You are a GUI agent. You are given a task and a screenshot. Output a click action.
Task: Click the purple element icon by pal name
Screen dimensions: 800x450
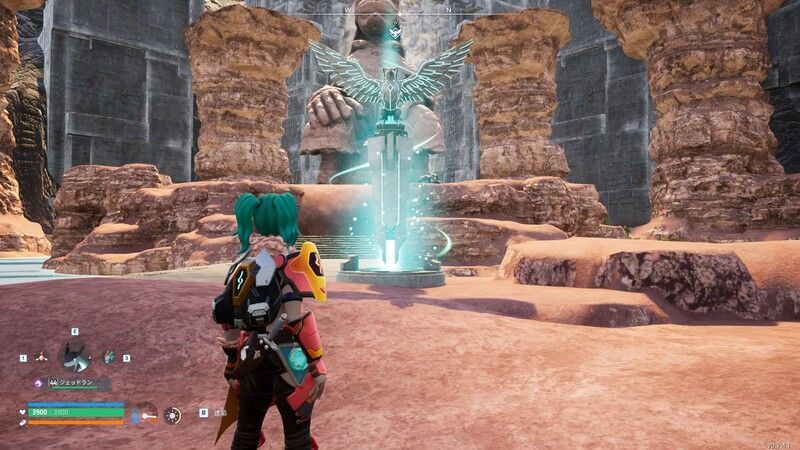38,383
